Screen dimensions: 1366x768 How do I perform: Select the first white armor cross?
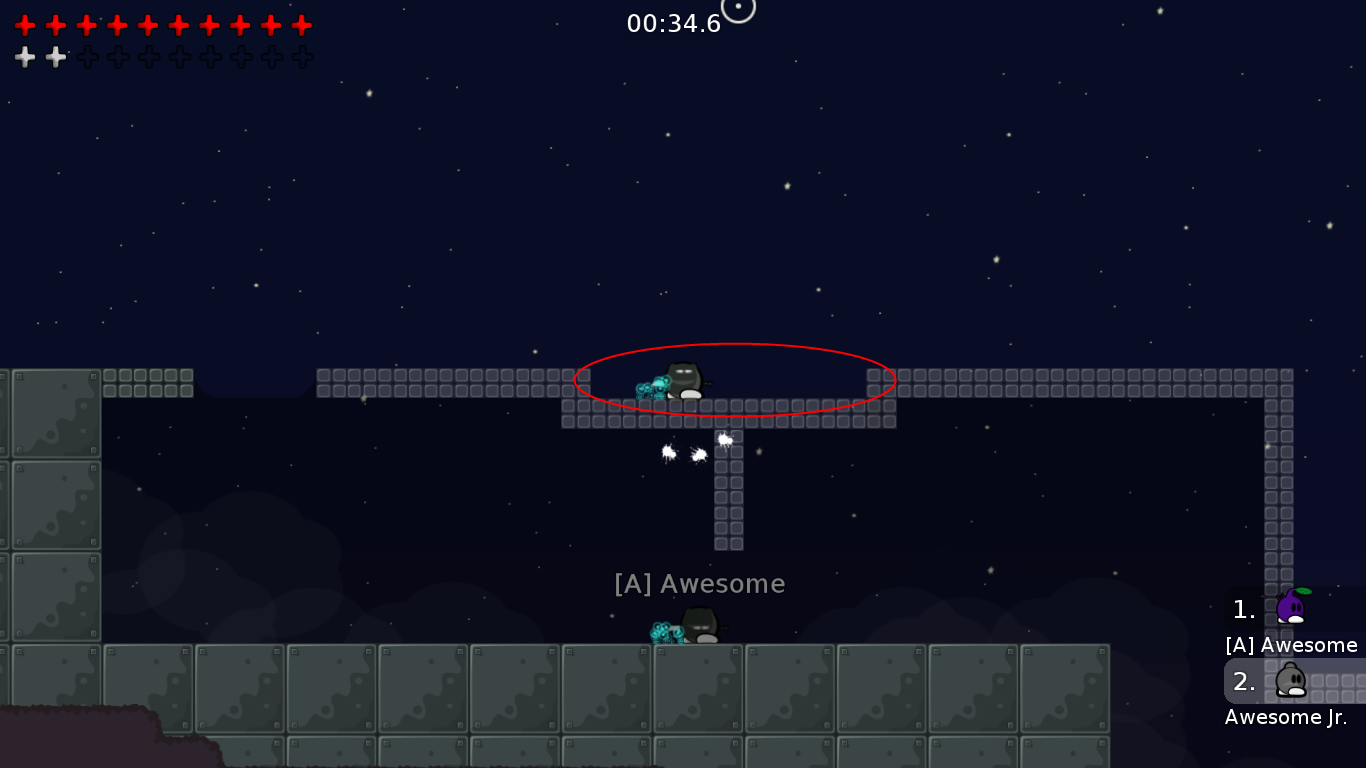coord(24,56)
